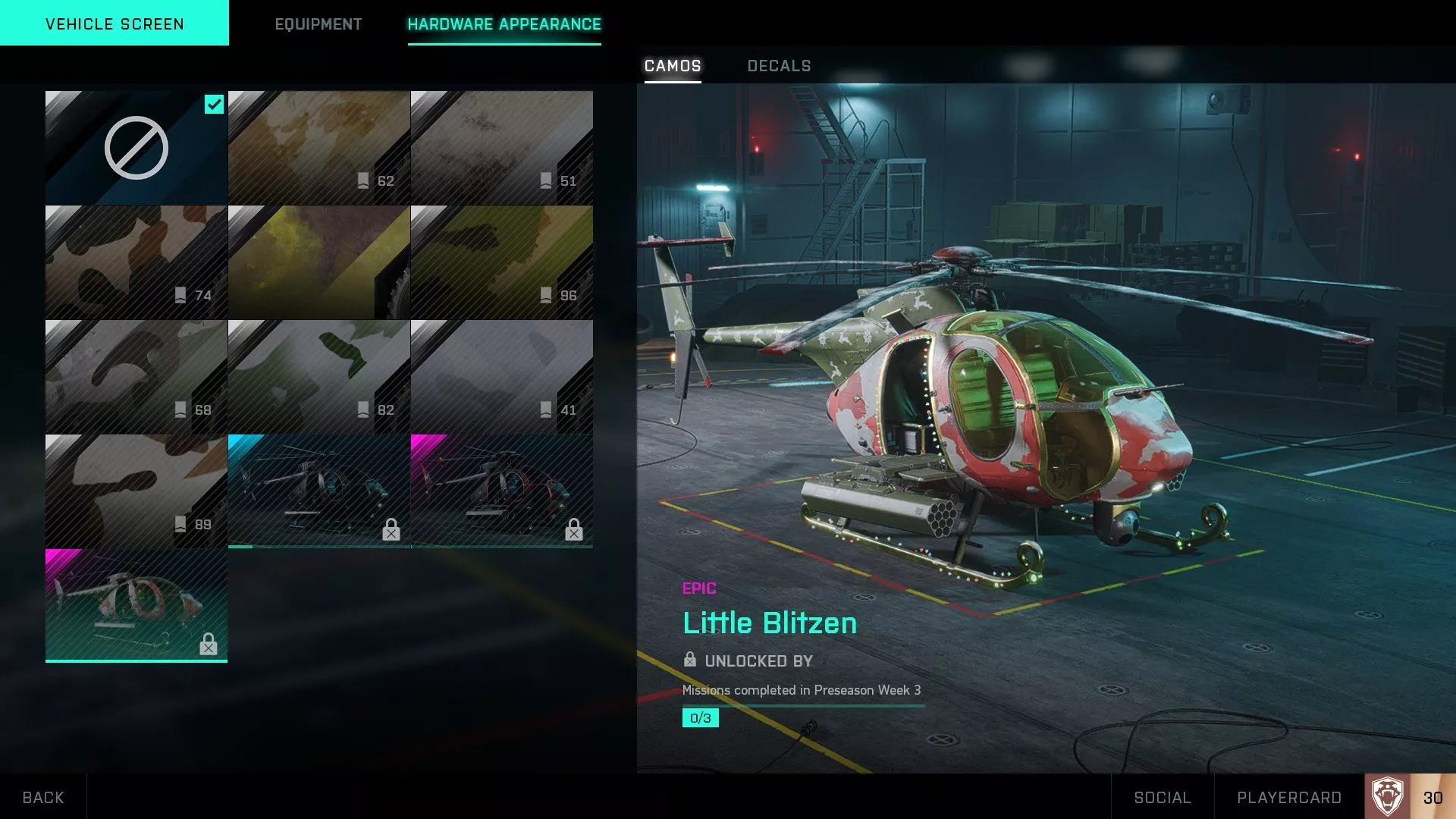Select the Little Blitzen epic skin thumbnail
The width and height of the screenshot is (1456, 819).
(136, 604)
